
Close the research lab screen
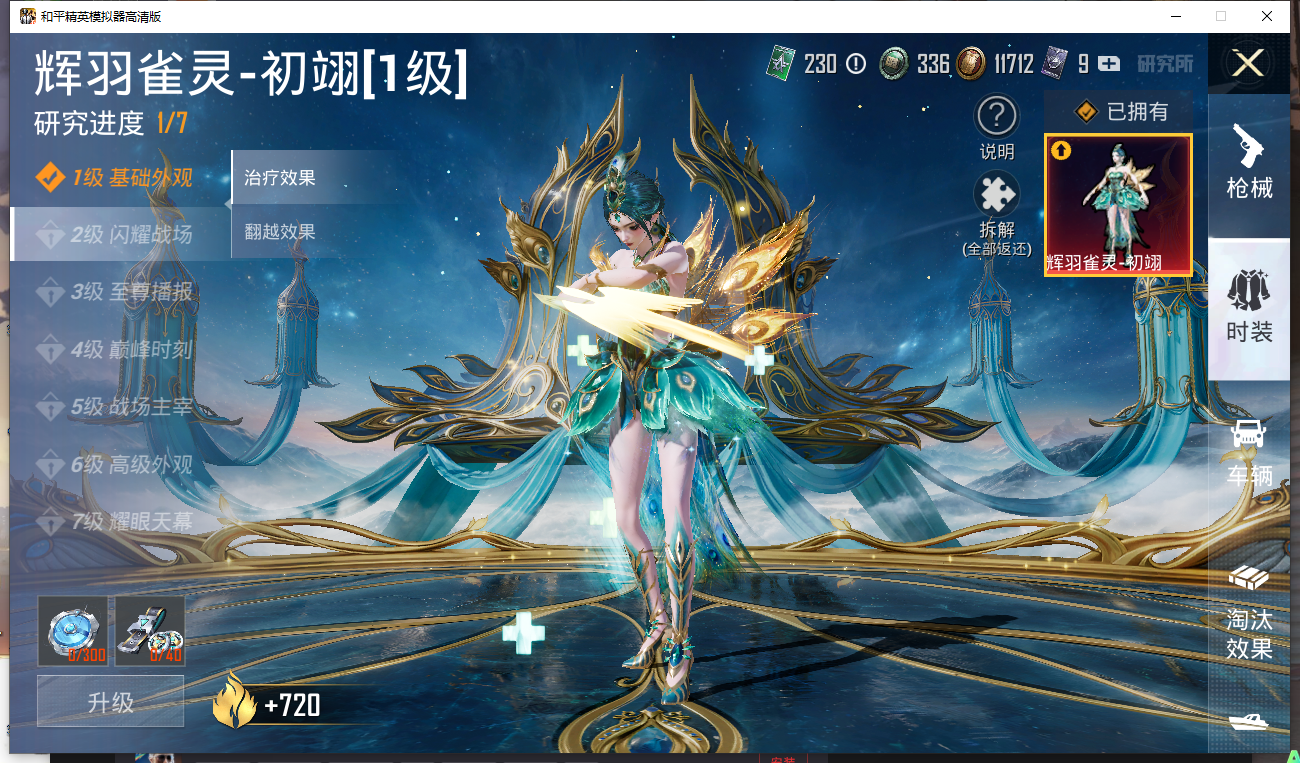(1247, 64)
